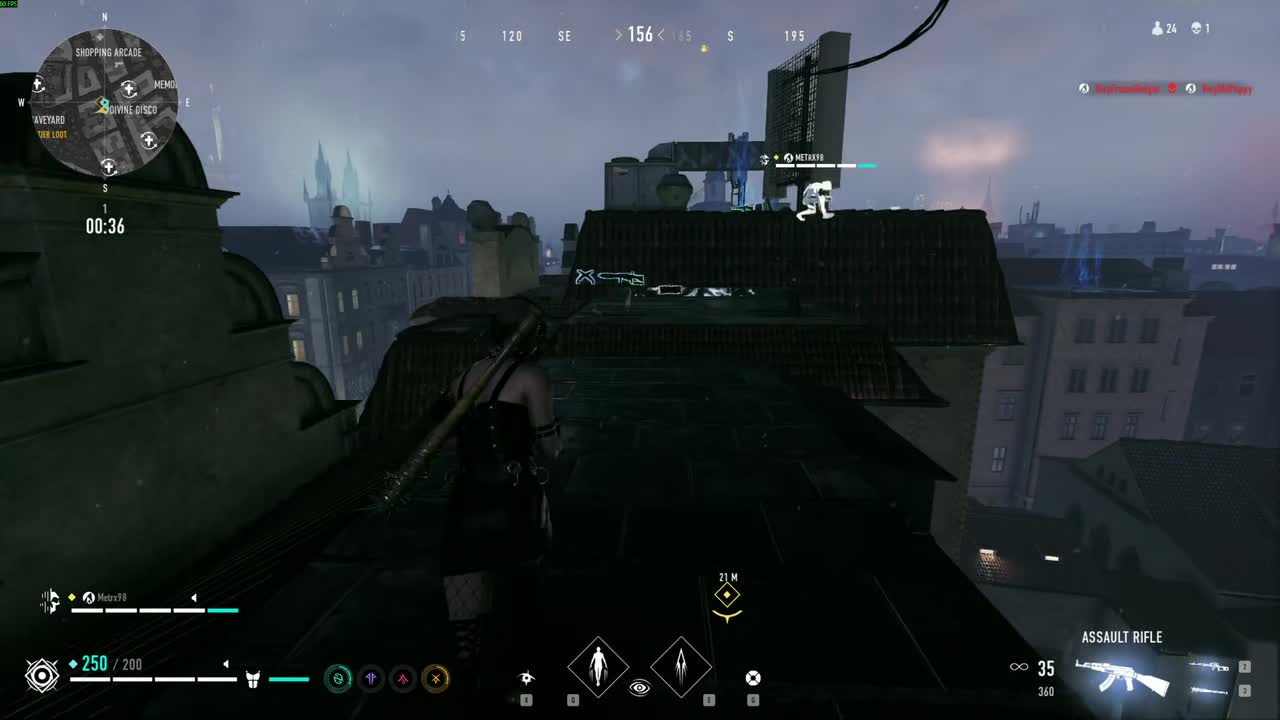Image resolution: width=1280 pixels, height=720 pixels.
Task: Click the Divine Disco label on minimap
Action: pos(133,110)
